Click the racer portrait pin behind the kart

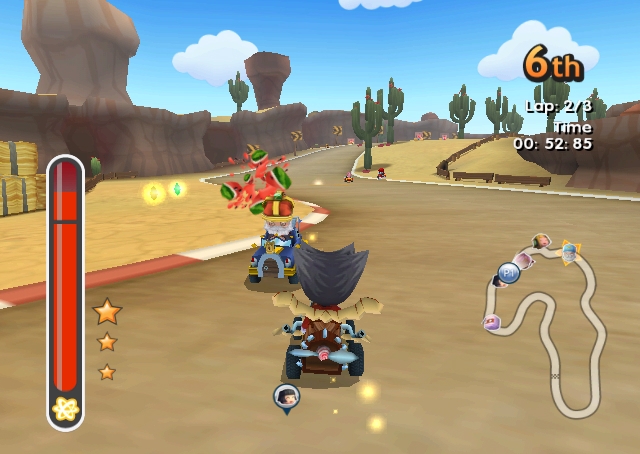(x=286, y=396)
